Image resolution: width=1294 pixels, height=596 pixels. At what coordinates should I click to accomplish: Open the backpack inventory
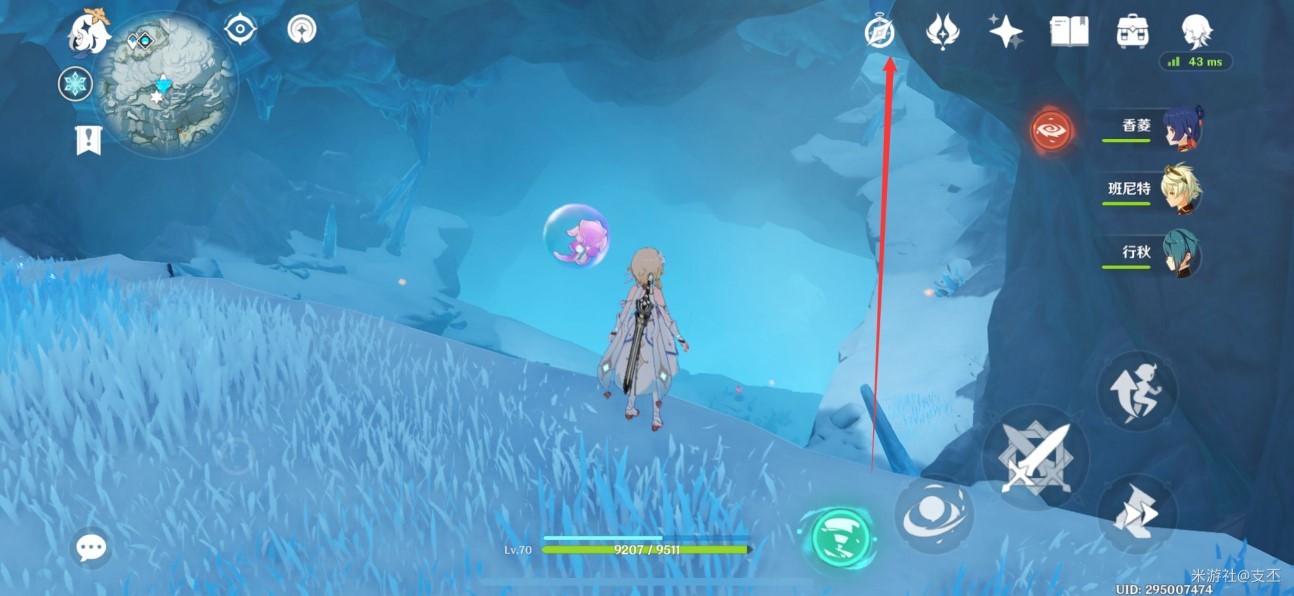click(1132, 32)
